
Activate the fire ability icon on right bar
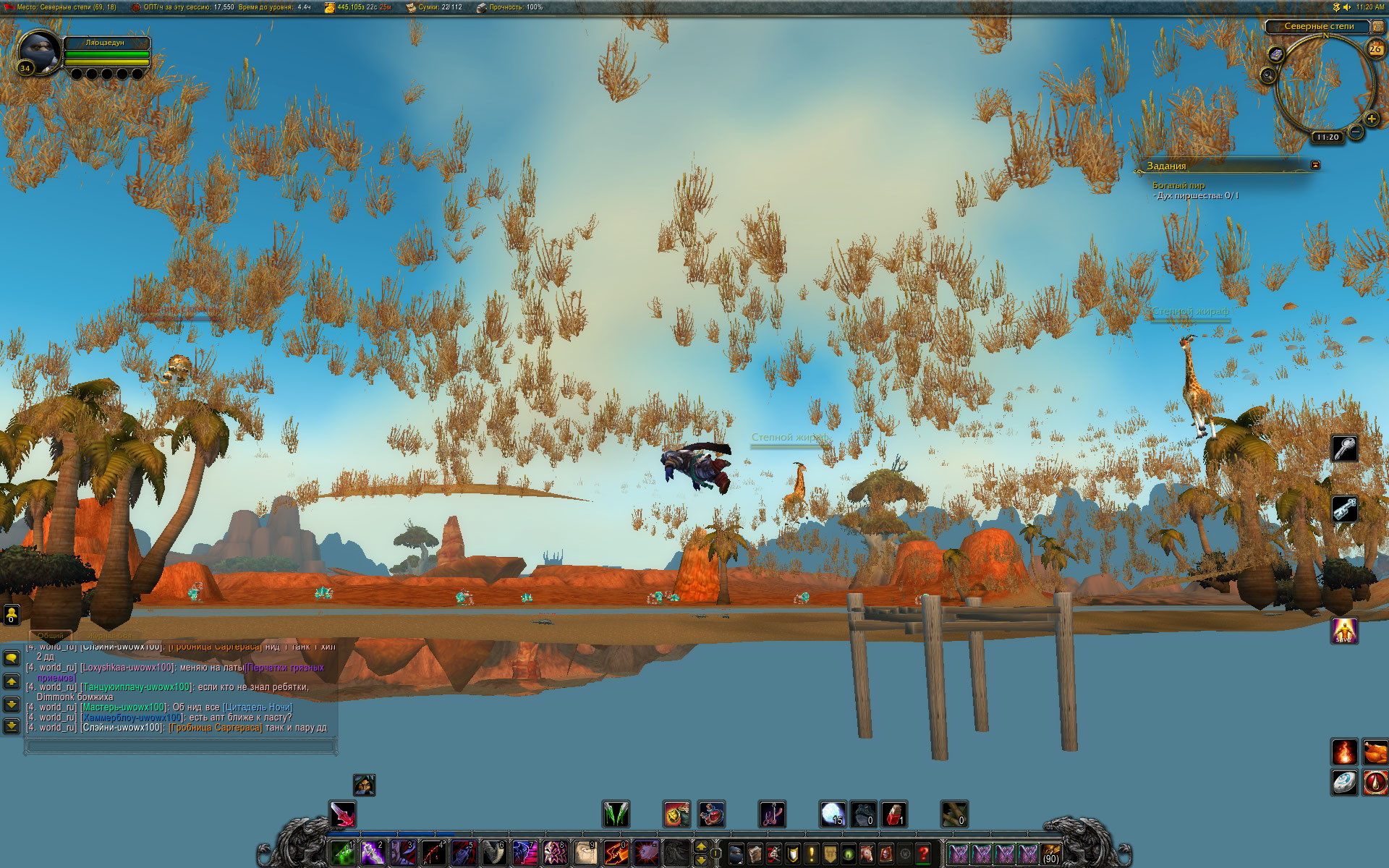(1344, 752)
